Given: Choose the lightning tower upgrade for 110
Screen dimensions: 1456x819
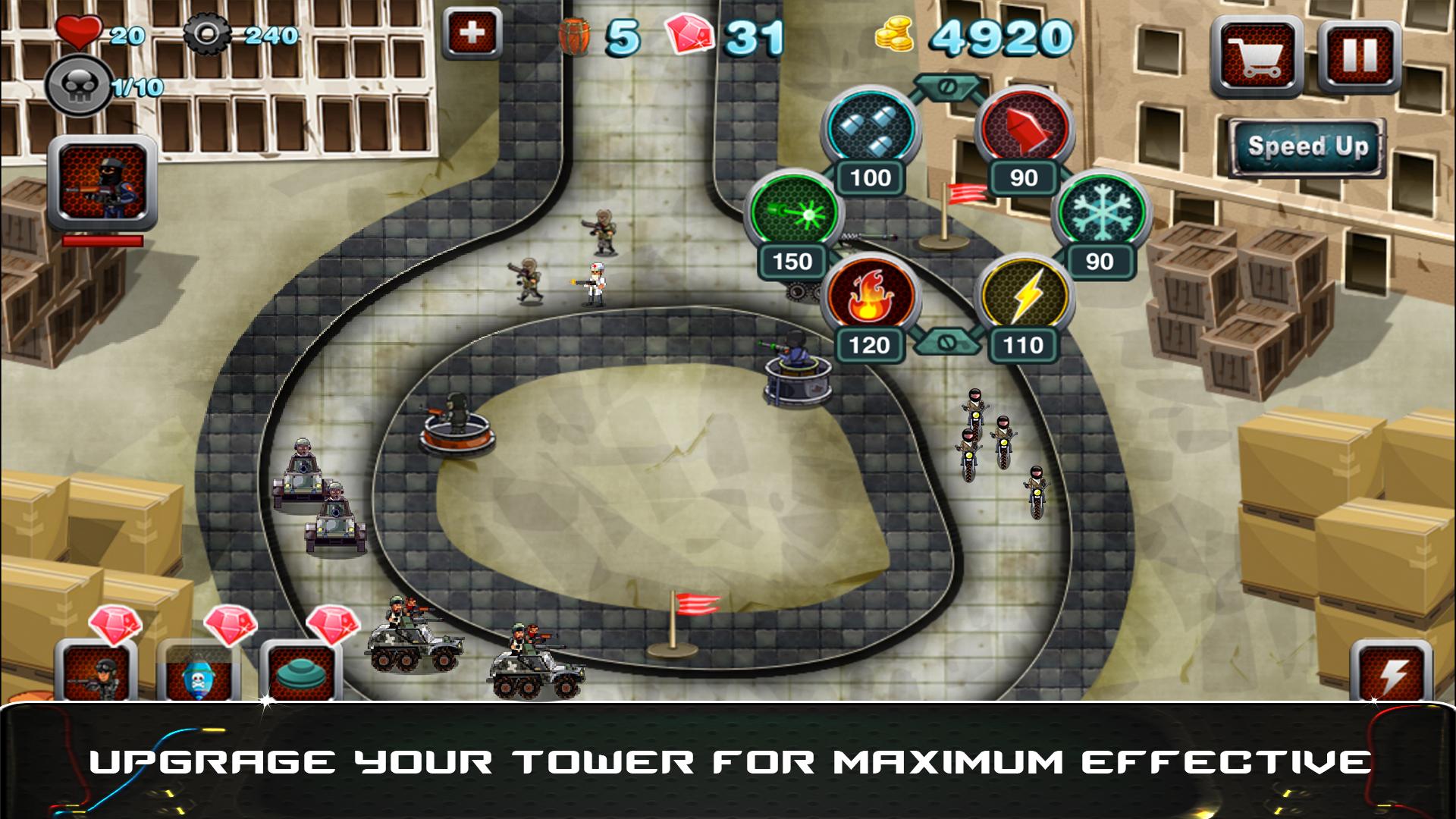Looking at the screenshot, I should (1025, 298).
